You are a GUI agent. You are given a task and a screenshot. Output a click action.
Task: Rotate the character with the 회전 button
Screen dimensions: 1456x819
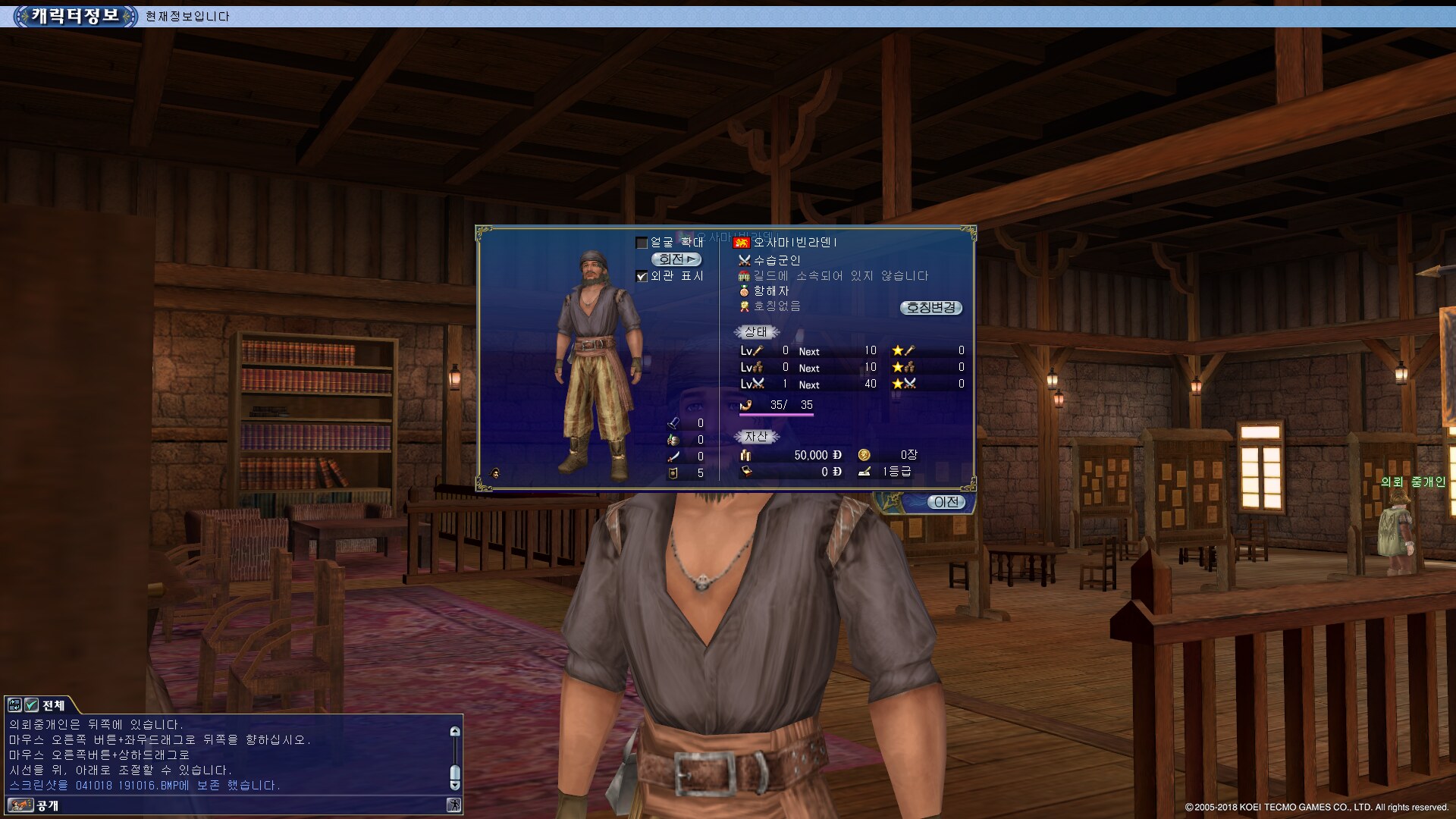[676, 259]
